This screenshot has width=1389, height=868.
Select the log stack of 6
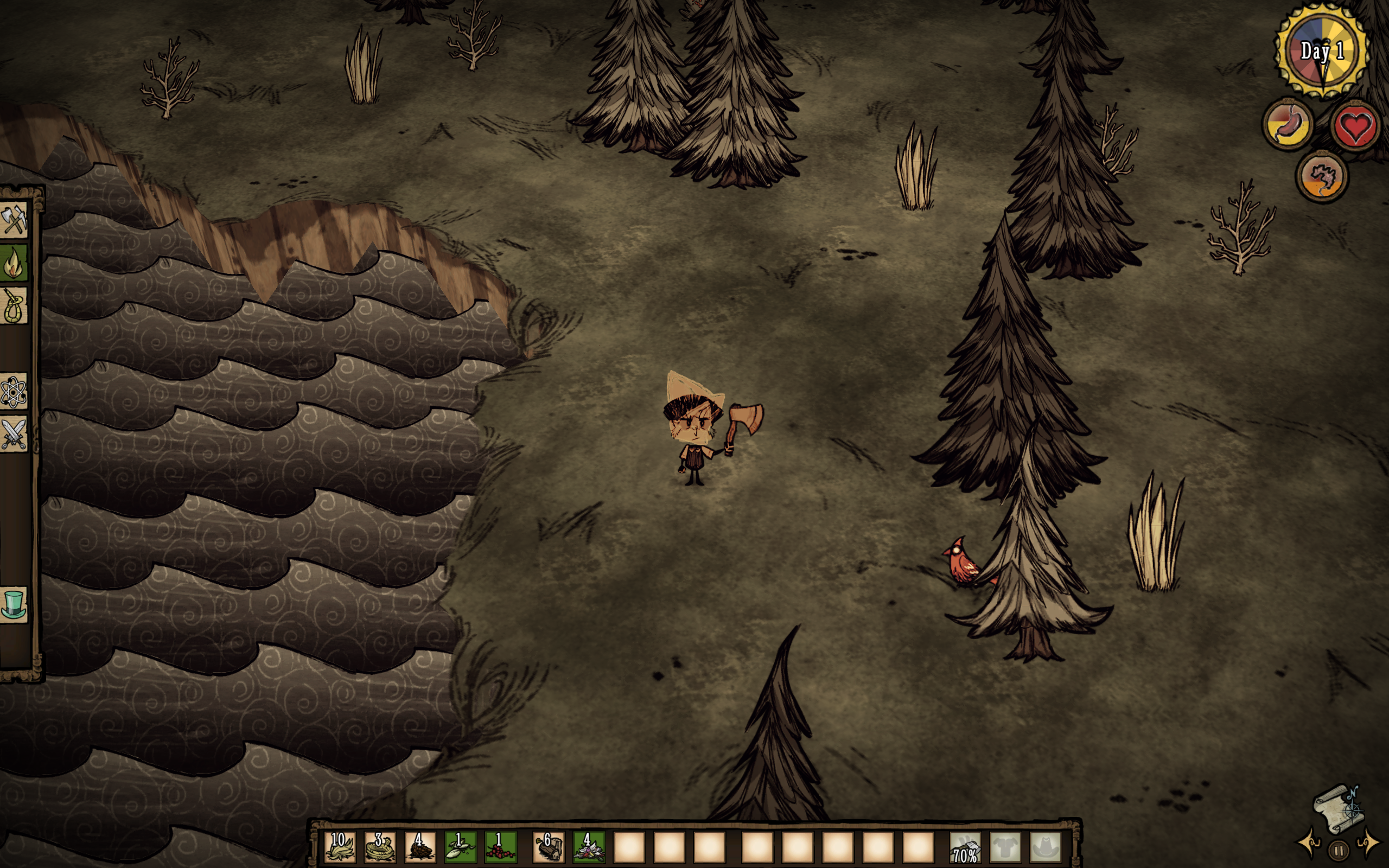(549, 847)
